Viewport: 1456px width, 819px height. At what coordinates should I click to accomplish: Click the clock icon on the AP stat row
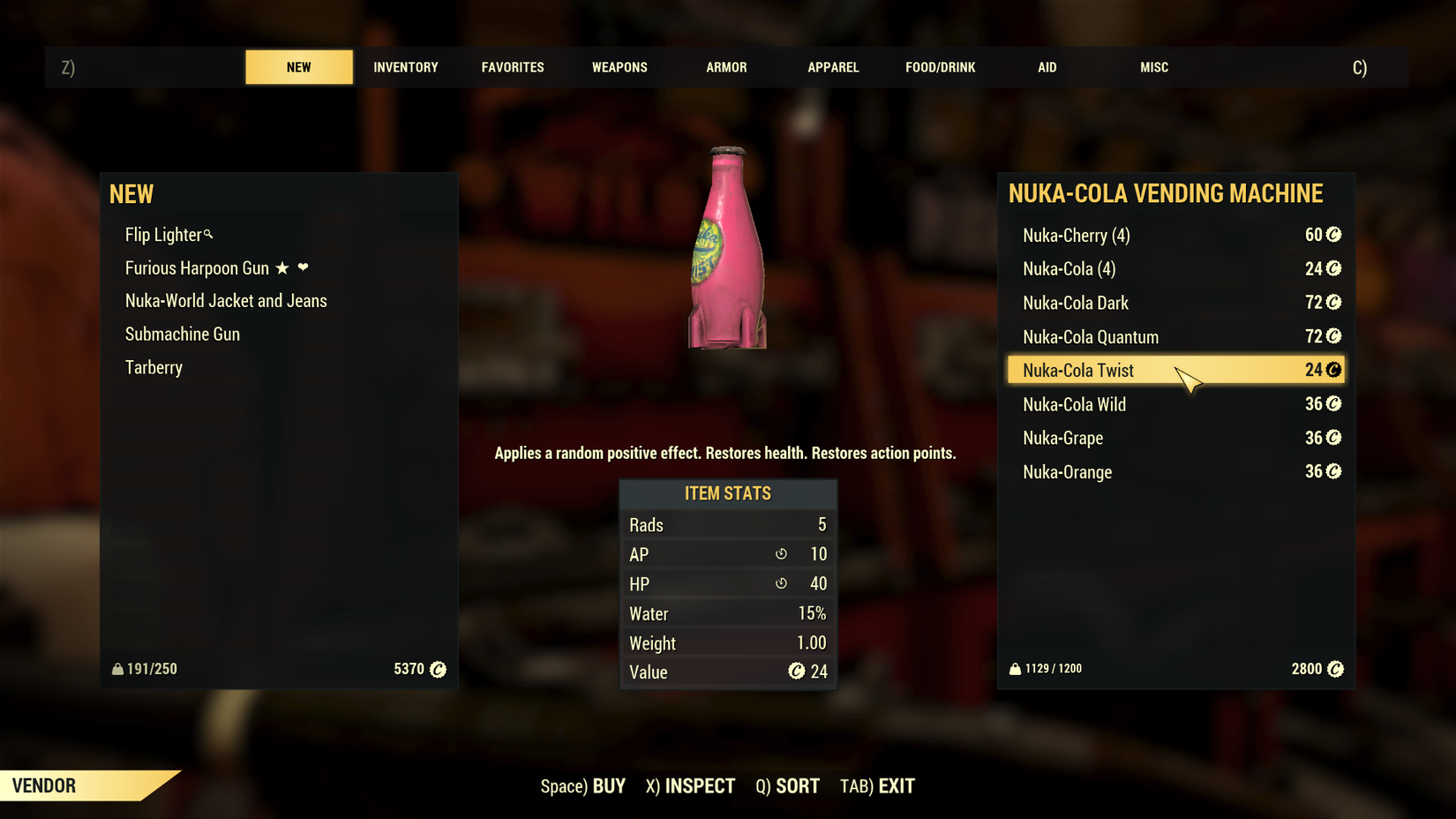coord(780,554)
